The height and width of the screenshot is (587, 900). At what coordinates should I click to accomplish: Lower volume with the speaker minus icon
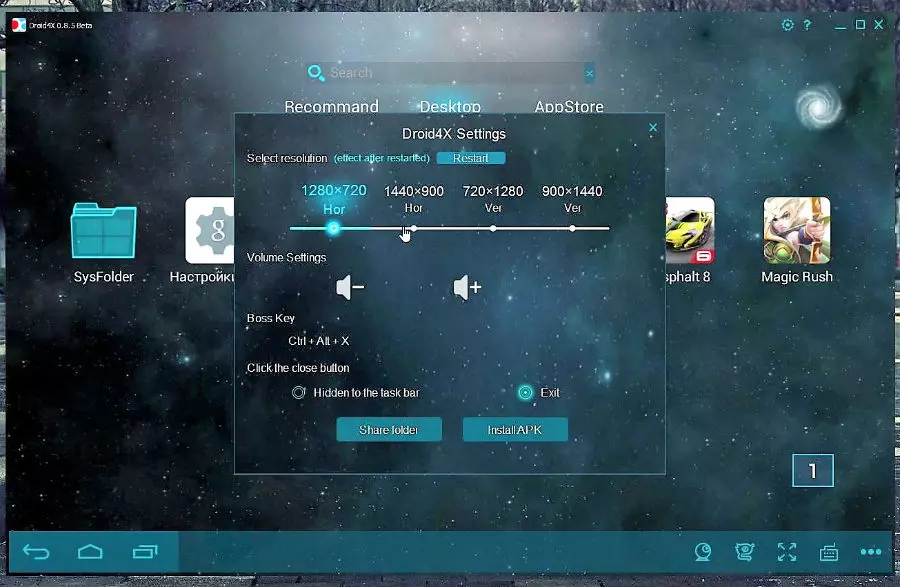pos(350,288)
